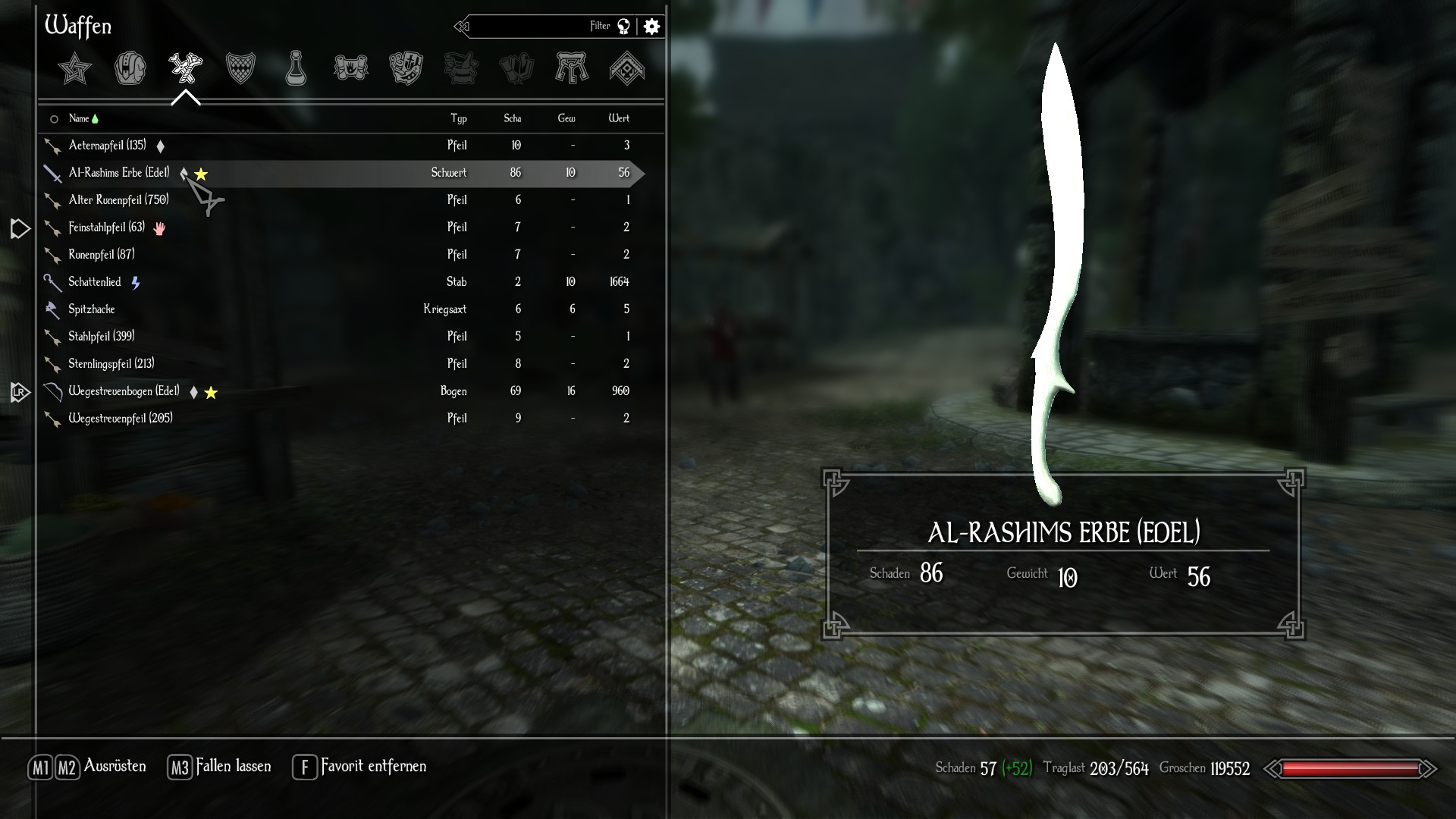Choose the Spitzhacke war axe
1456x819 pixels.
[92, 309]
